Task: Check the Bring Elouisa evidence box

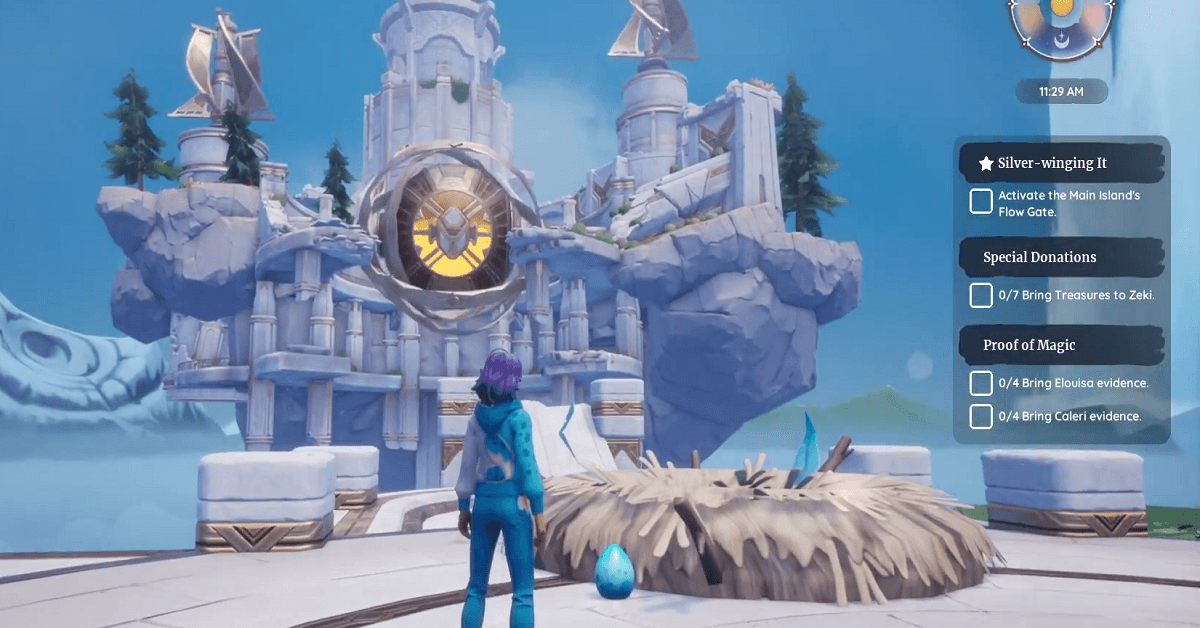Action: pyautogui.click(x=981, y=383)
